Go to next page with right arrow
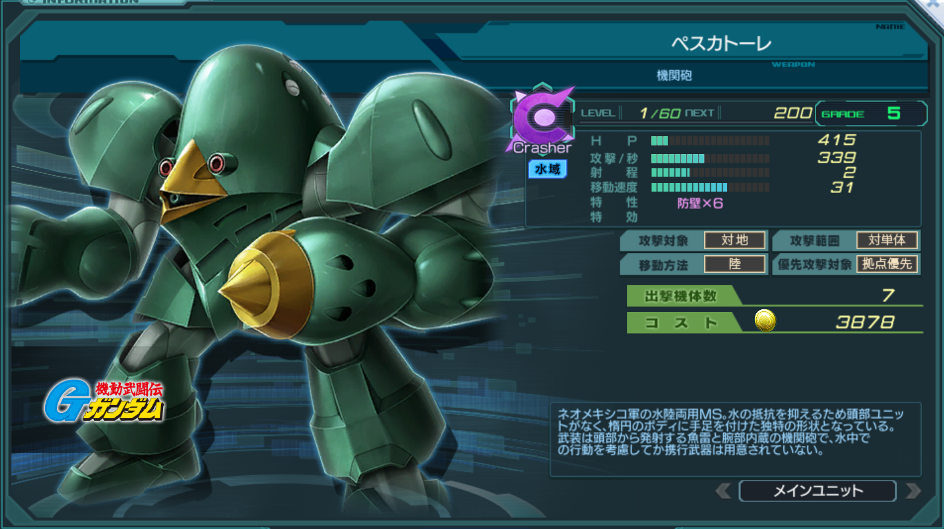The image size is (944, 529). tap(911, 491)
